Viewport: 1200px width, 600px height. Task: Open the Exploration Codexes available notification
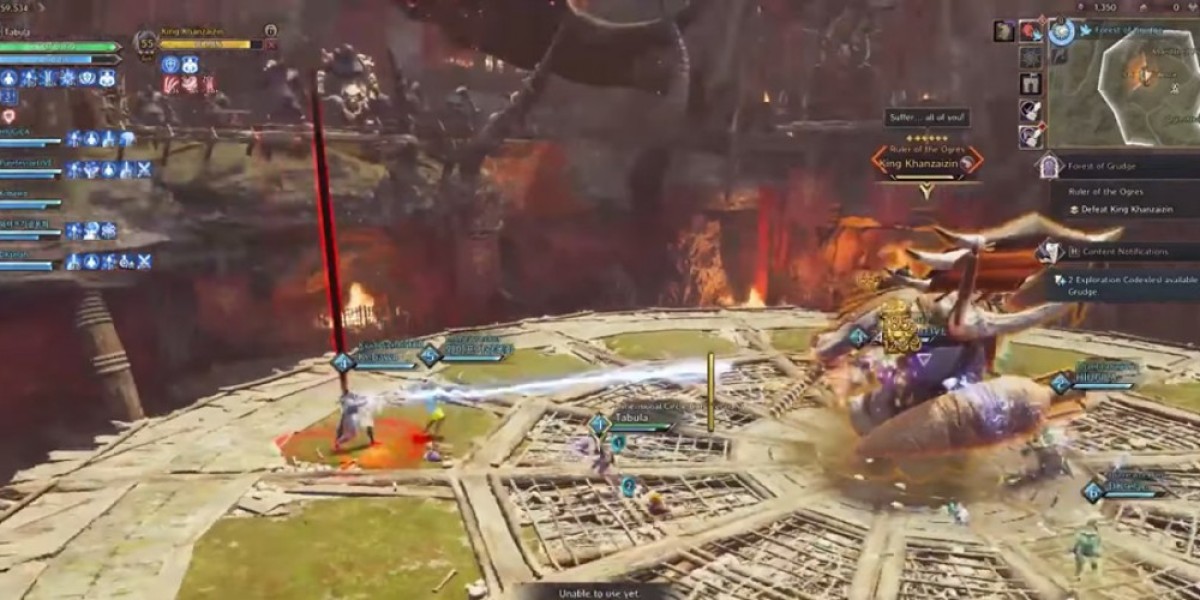pyautogui.click(x=1130, y=280)
